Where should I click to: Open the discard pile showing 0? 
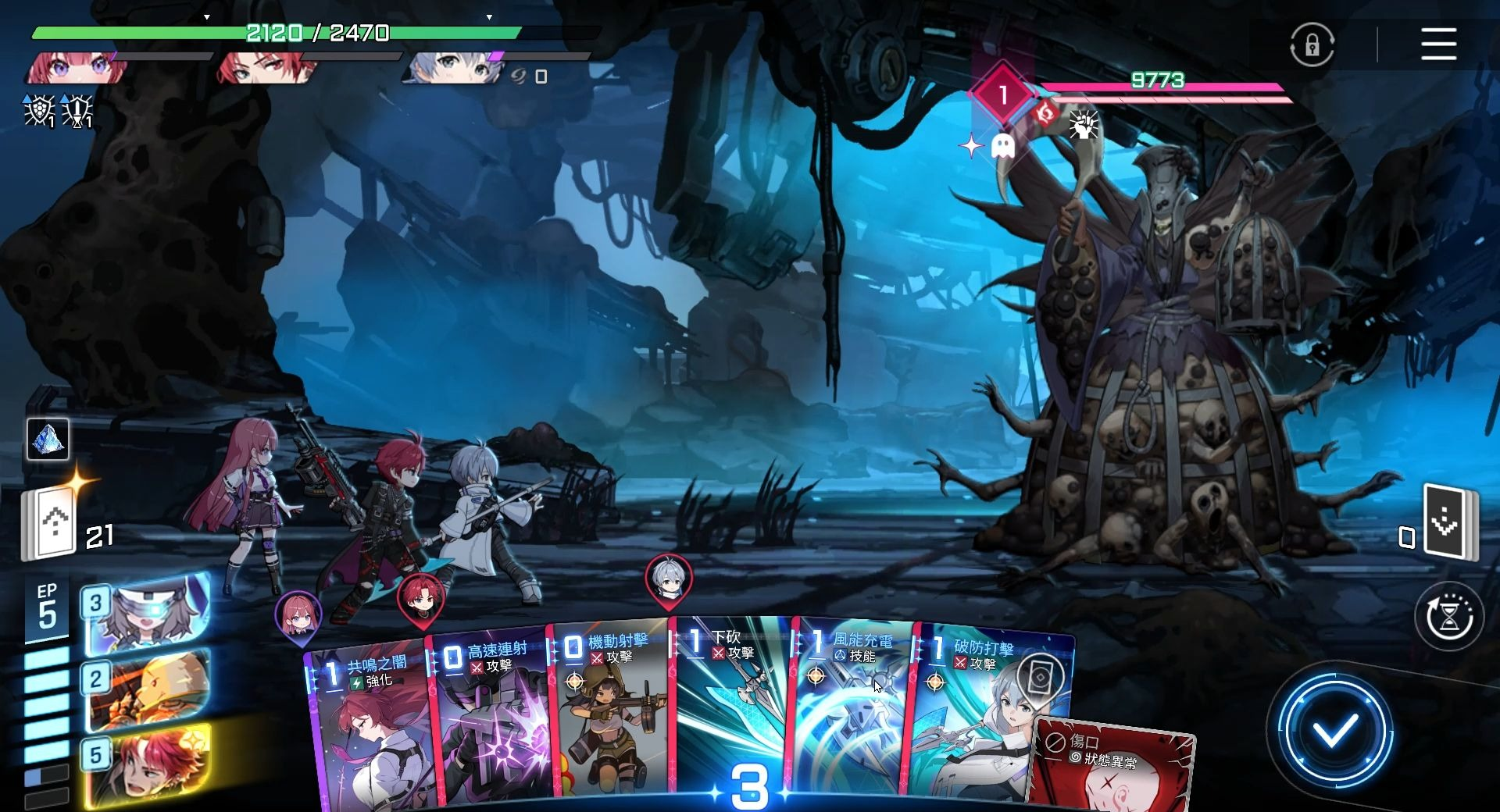[1446, 522]
